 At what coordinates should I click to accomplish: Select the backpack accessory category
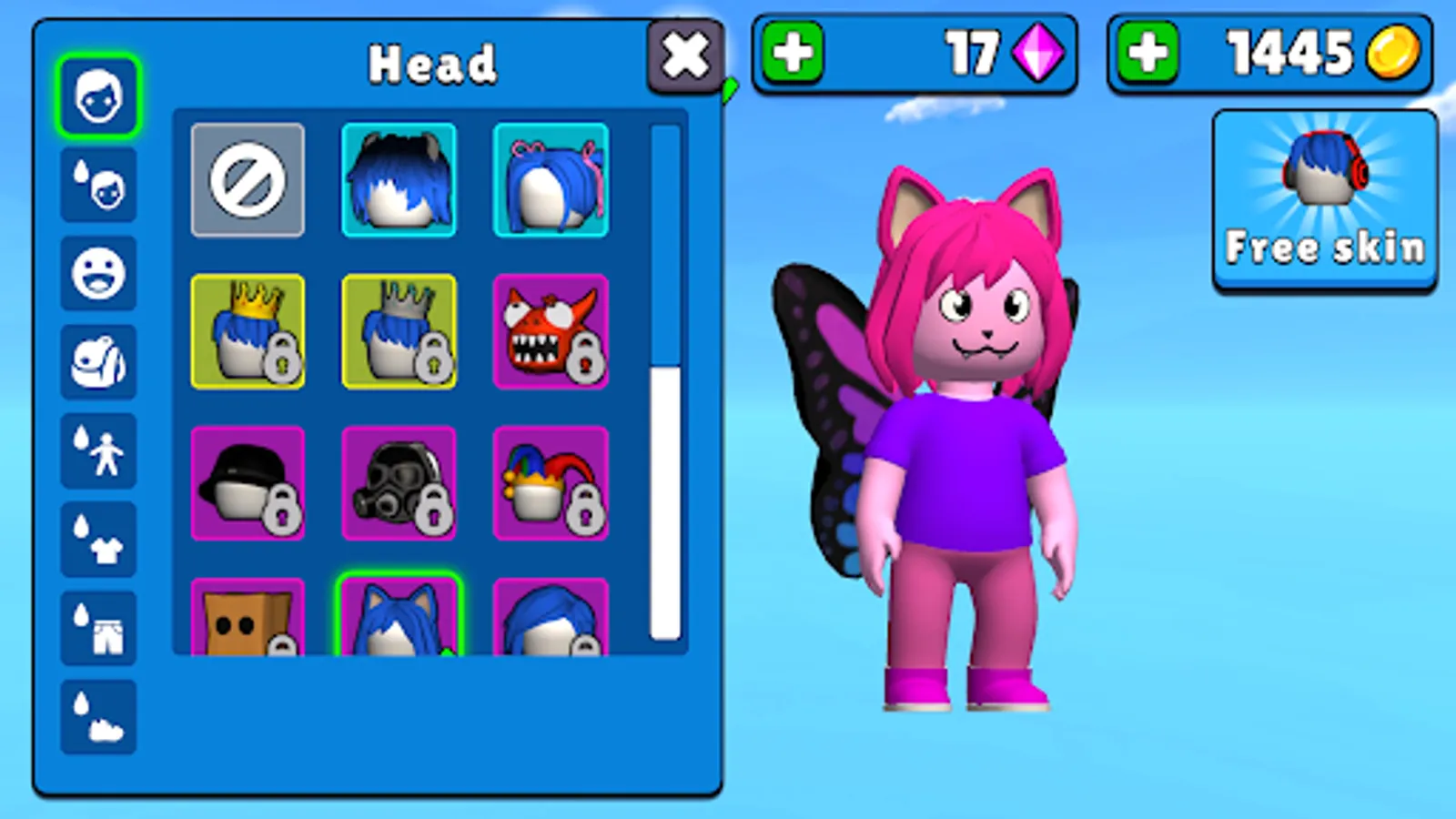97,361
